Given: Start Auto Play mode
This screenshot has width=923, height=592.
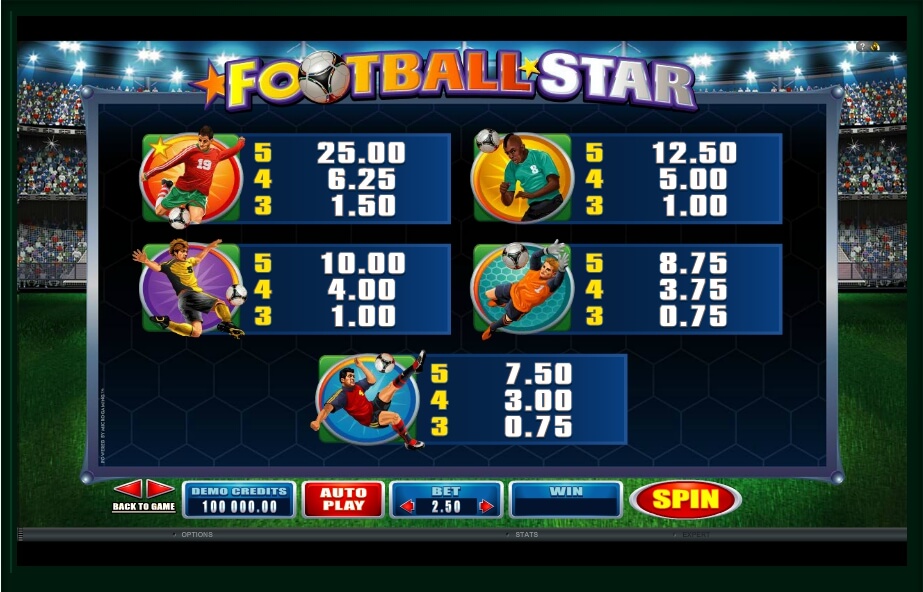Looking at the screenshot, I should [343, 499].
